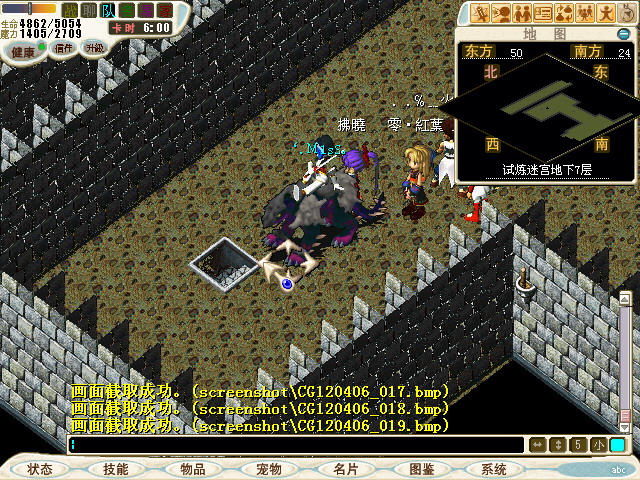Image resolution: width=640 pixels, height=480 pixels.
Task: Open the 信件 mail button
Action: 63,47
